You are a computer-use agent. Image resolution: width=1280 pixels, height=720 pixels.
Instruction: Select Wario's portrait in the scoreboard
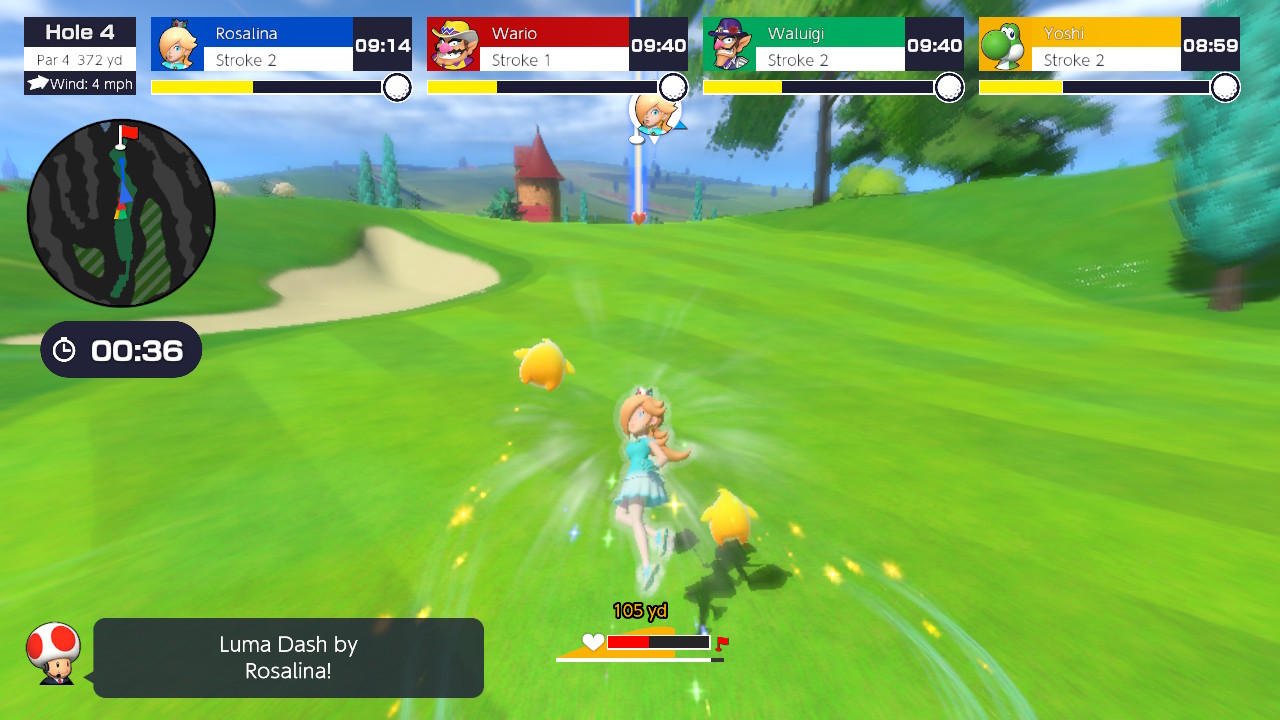click(x=455, y=44)
